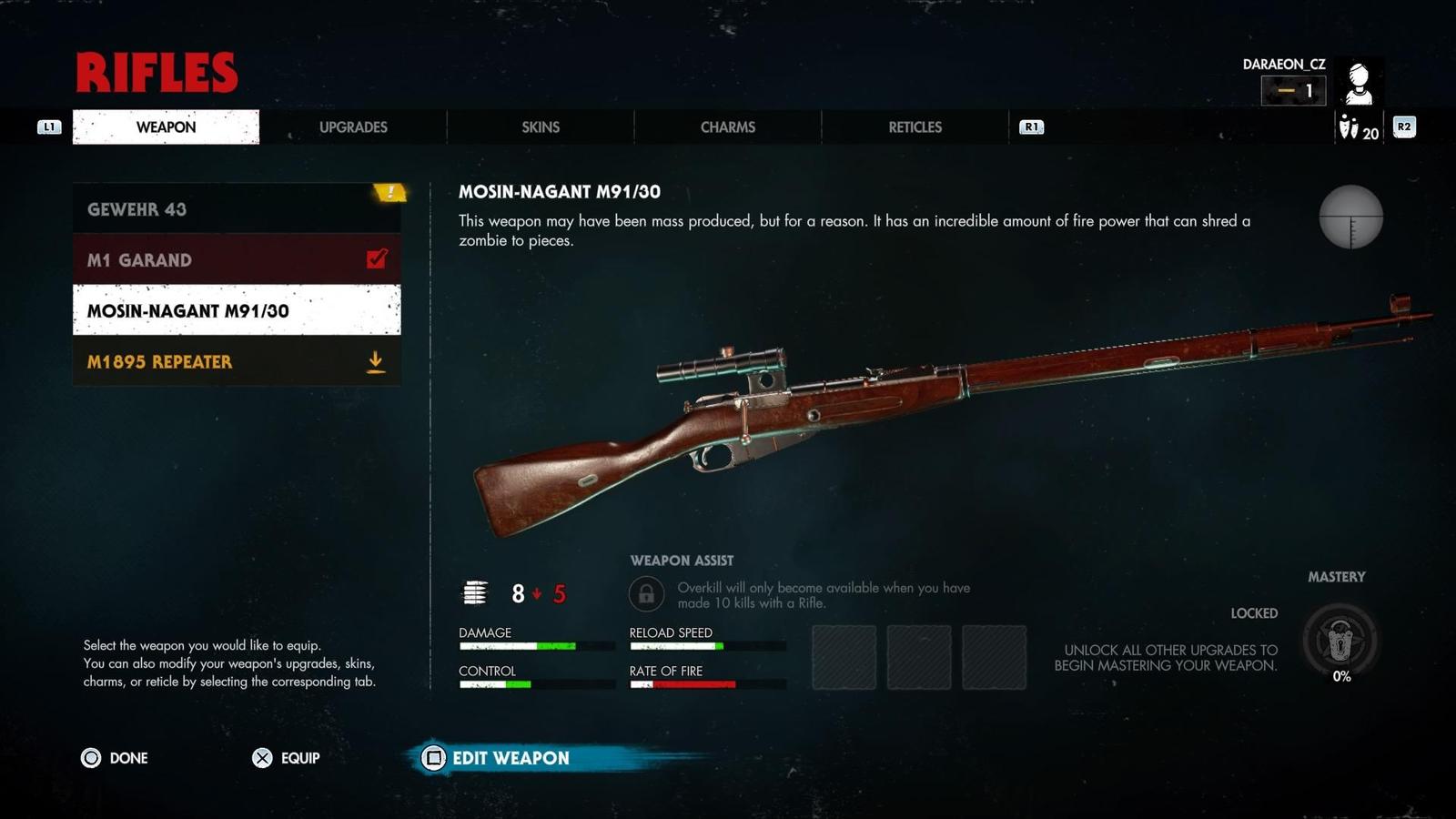This screenshot has width=1456, height=819.
Task: Switch to the Weapon tab
Action: pyautogui.click(x=166, y=127)
